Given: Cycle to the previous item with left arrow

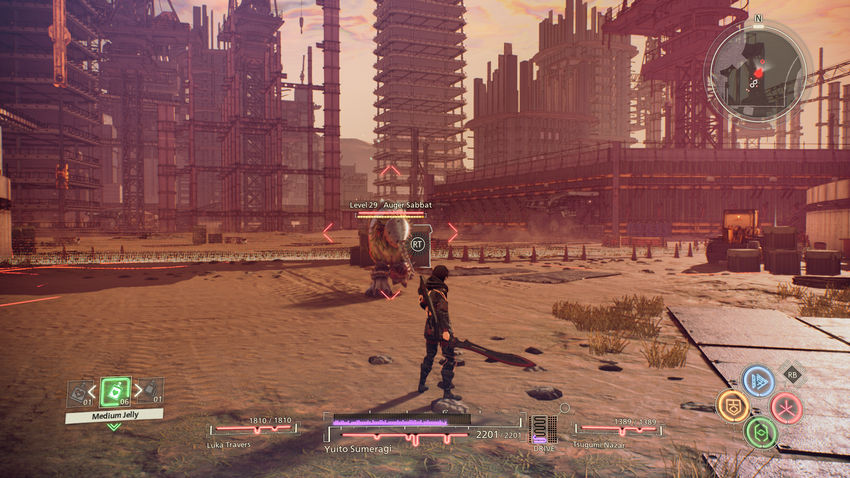Looking at the screenshot, I should [x=94, y=391].
